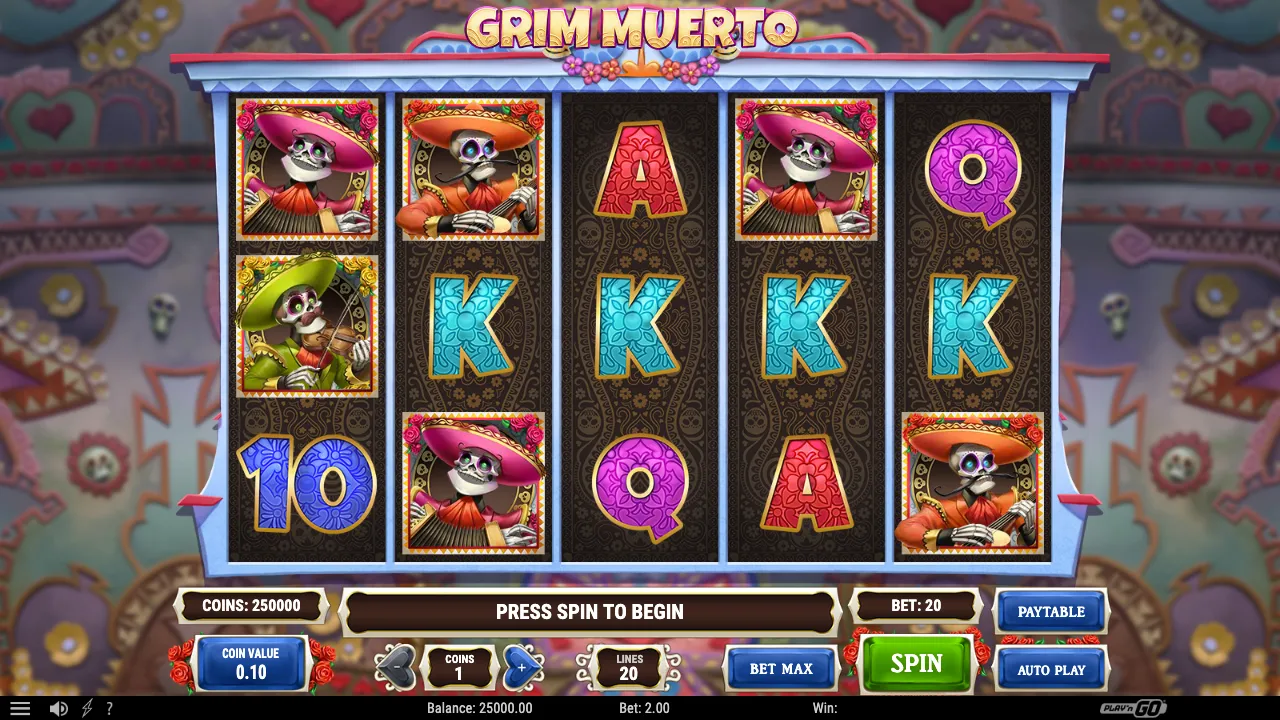Decrease coins using the minus heart slider control
Screen dimensions: 1280x720
pyautogui.click(x=397, y=668)
